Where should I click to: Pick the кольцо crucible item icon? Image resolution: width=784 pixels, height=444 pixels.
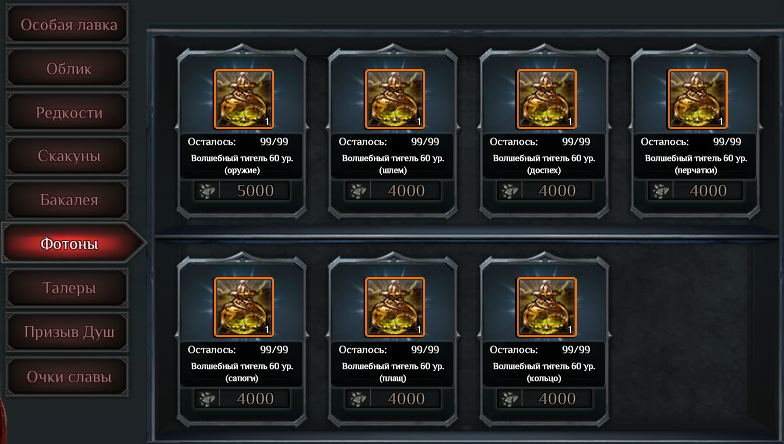[x=546, y=307]
